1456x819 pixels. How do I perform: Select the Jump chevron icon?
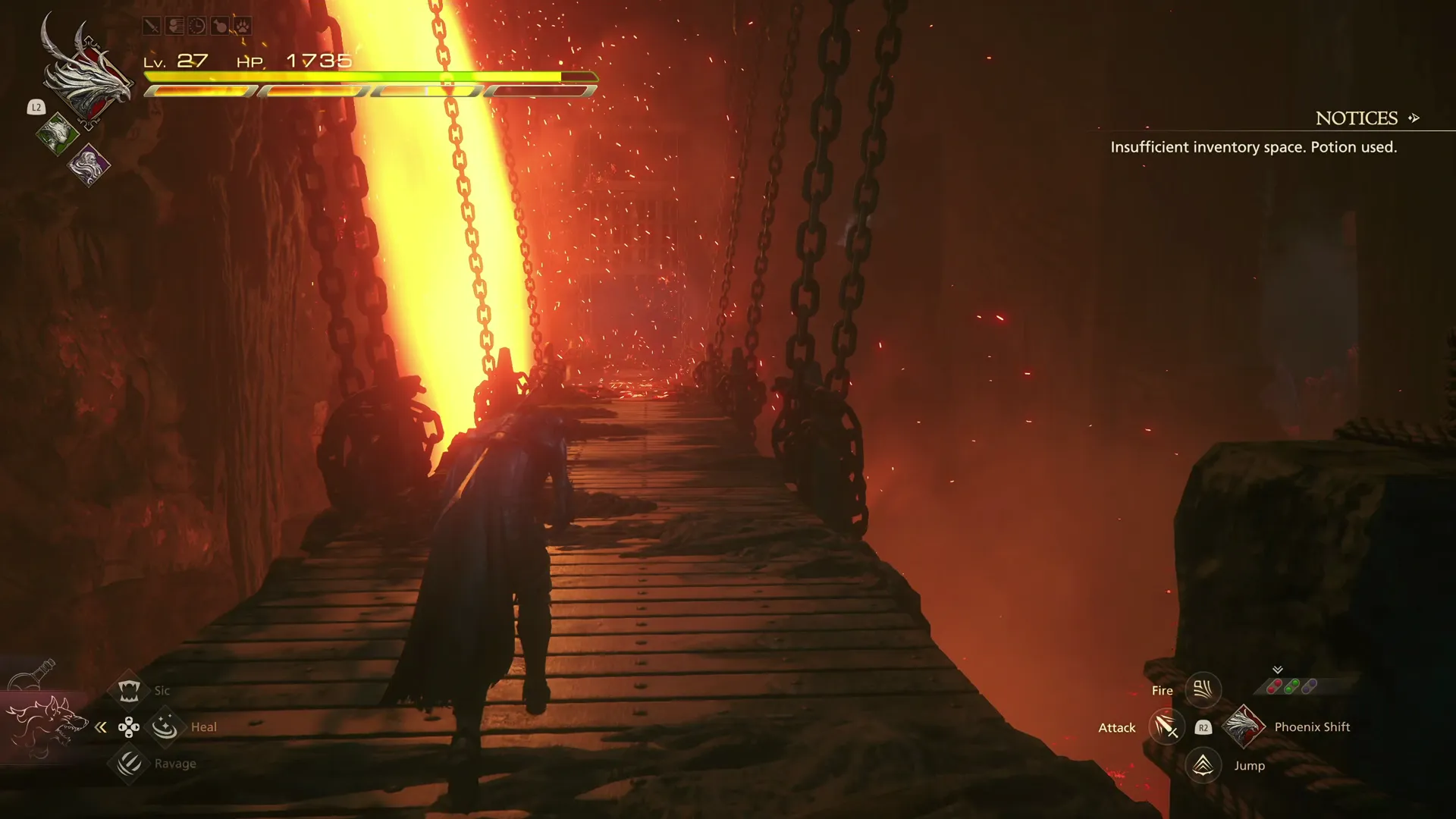coord(1203,766)
